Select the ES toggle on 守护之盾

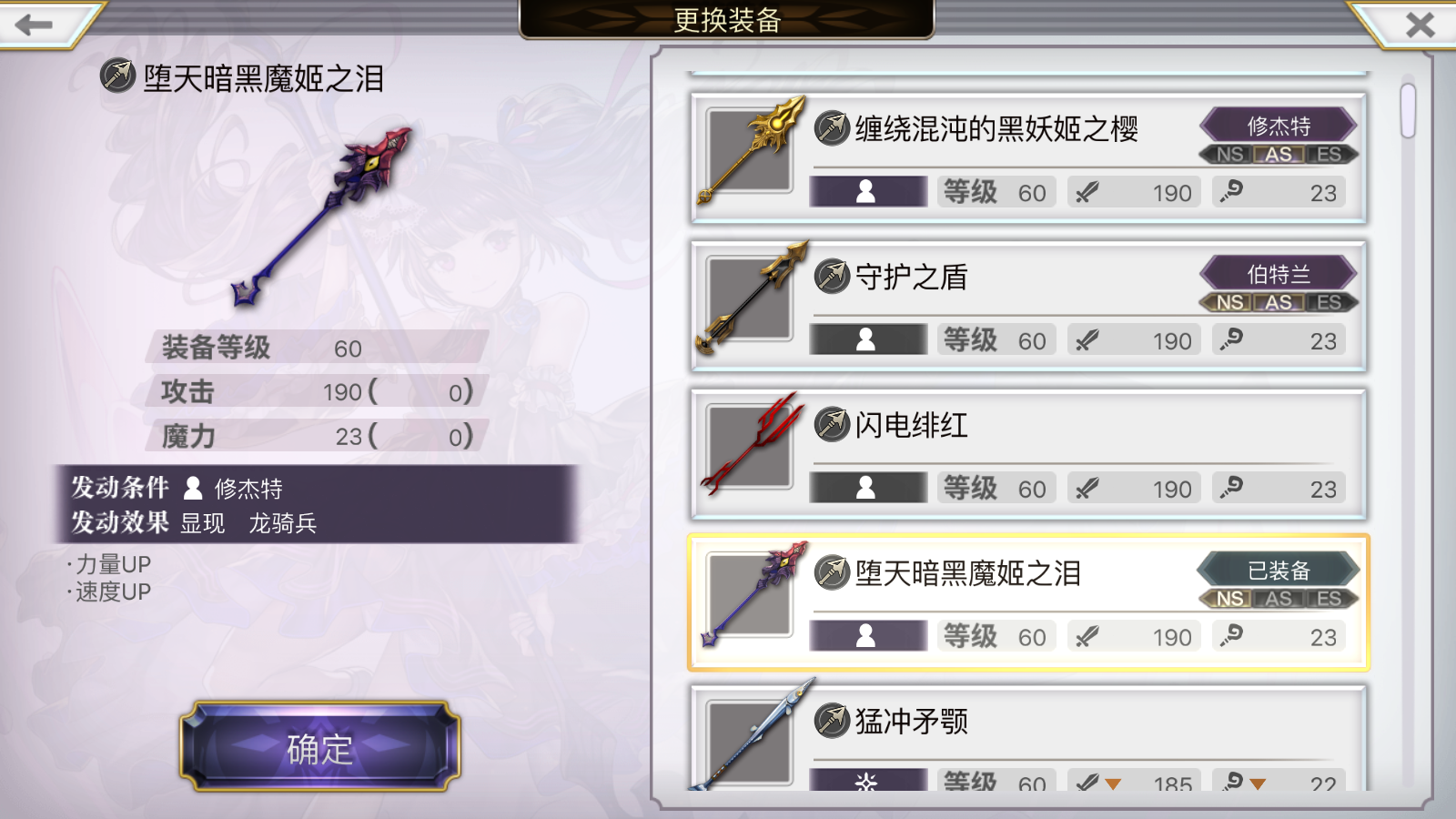coord(1329,302)
